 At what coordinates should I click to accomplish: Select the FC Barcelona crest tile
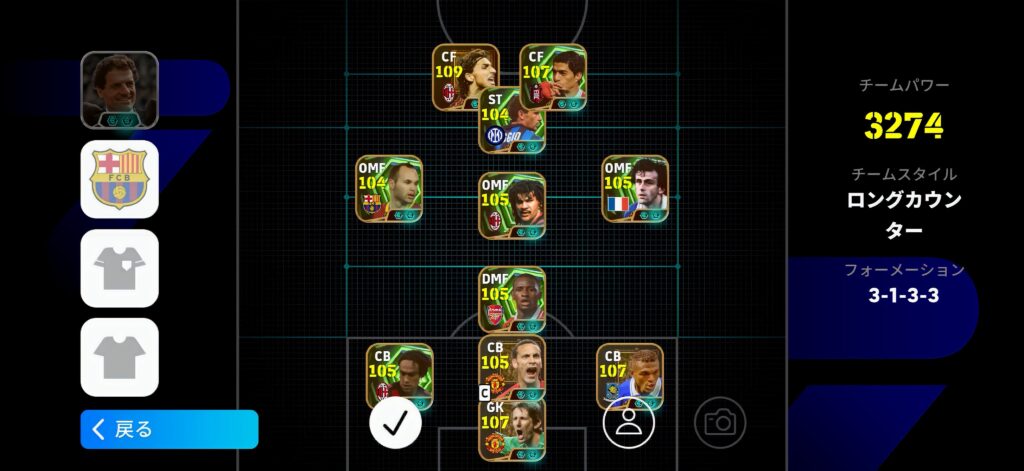pos(120,179)
